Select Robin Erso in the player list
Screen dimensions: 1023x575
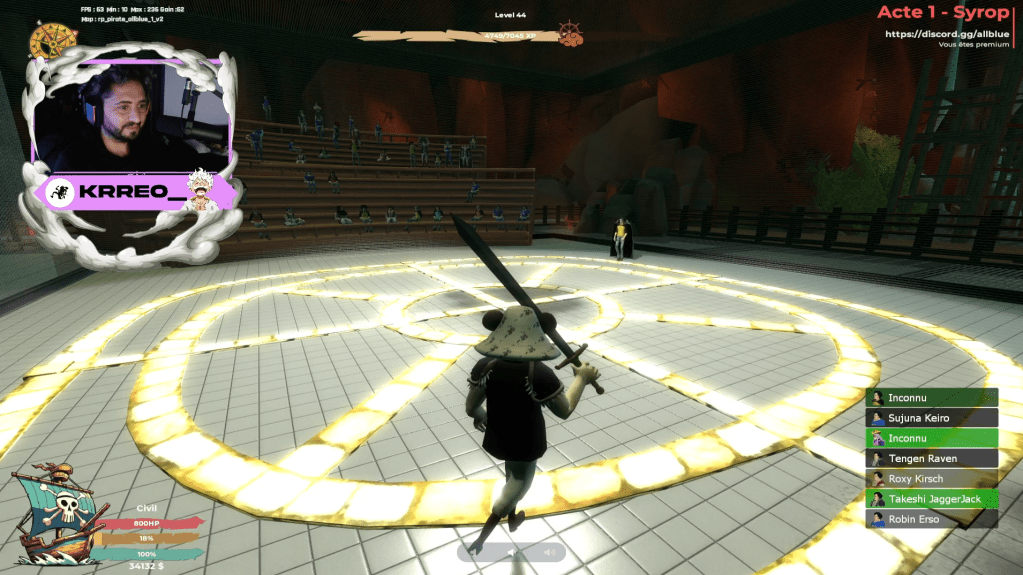pos(931,519)
